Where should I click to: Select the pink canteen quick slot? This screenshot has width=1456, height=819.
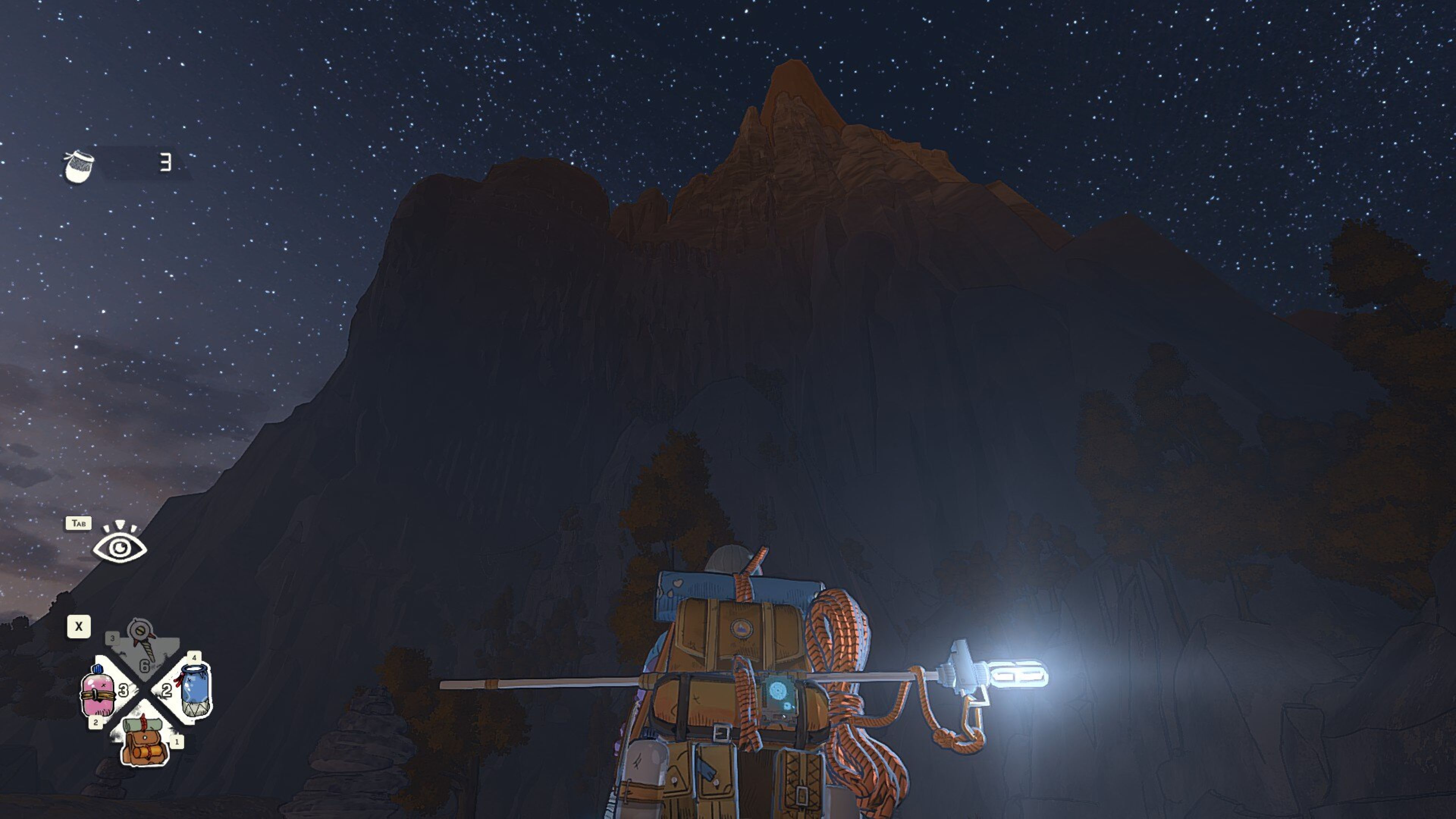click(99, 691)
